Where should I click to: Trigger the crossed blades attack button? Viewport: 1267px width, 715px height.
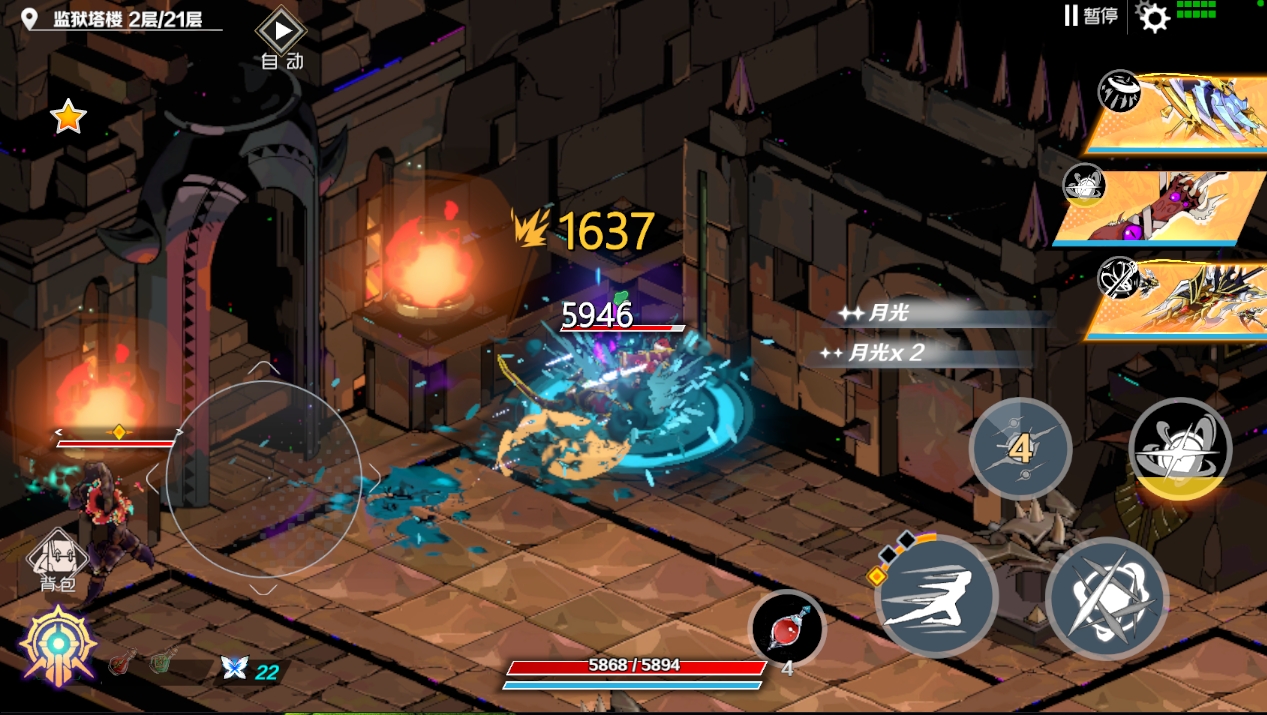(1106, 598)
